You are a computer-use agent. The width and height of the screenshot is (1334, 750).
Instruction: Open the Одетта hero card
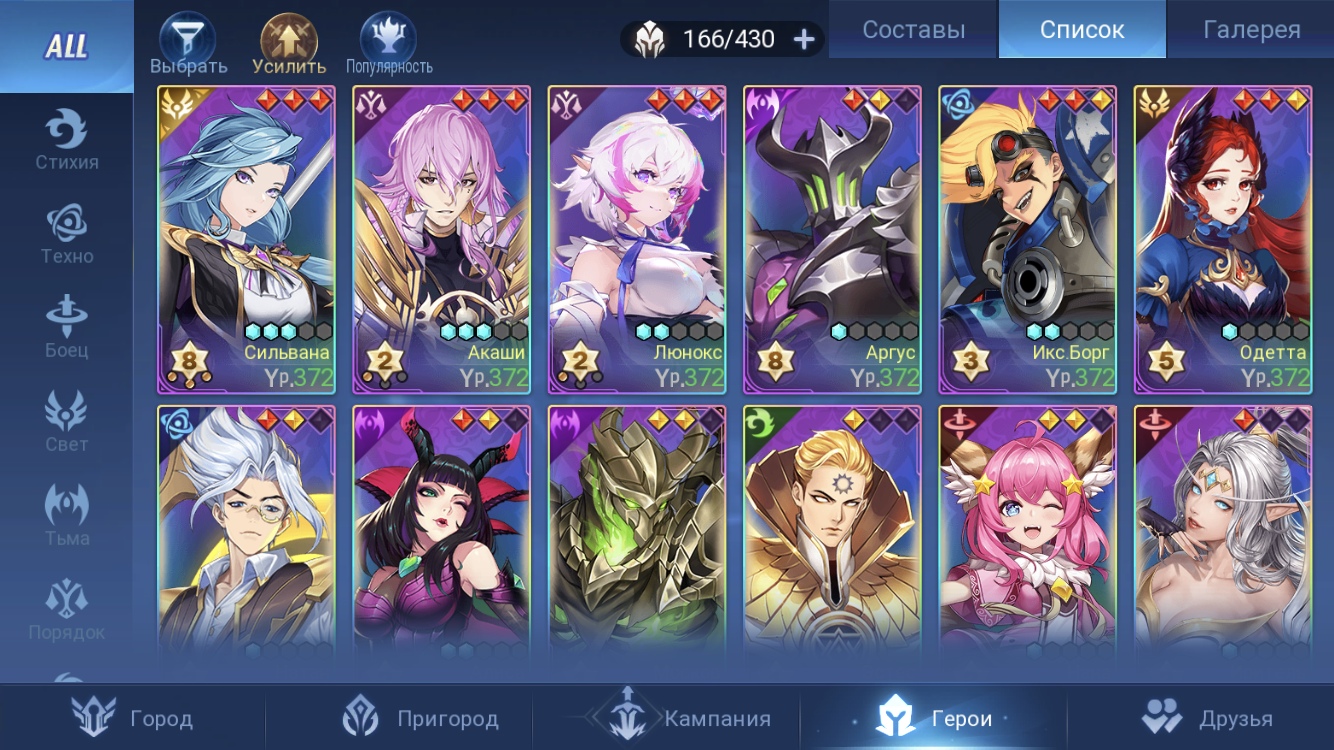coord(1222,240)
